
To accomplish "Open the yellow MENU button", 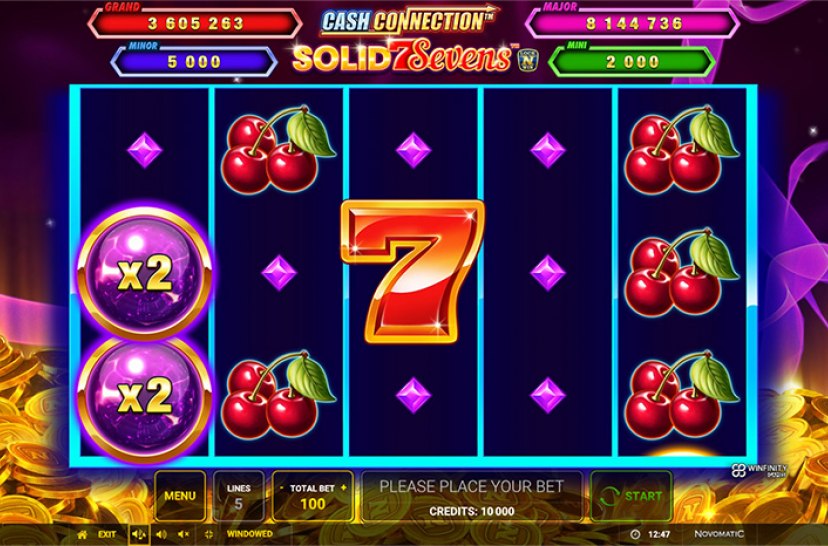I will (180, 495).
